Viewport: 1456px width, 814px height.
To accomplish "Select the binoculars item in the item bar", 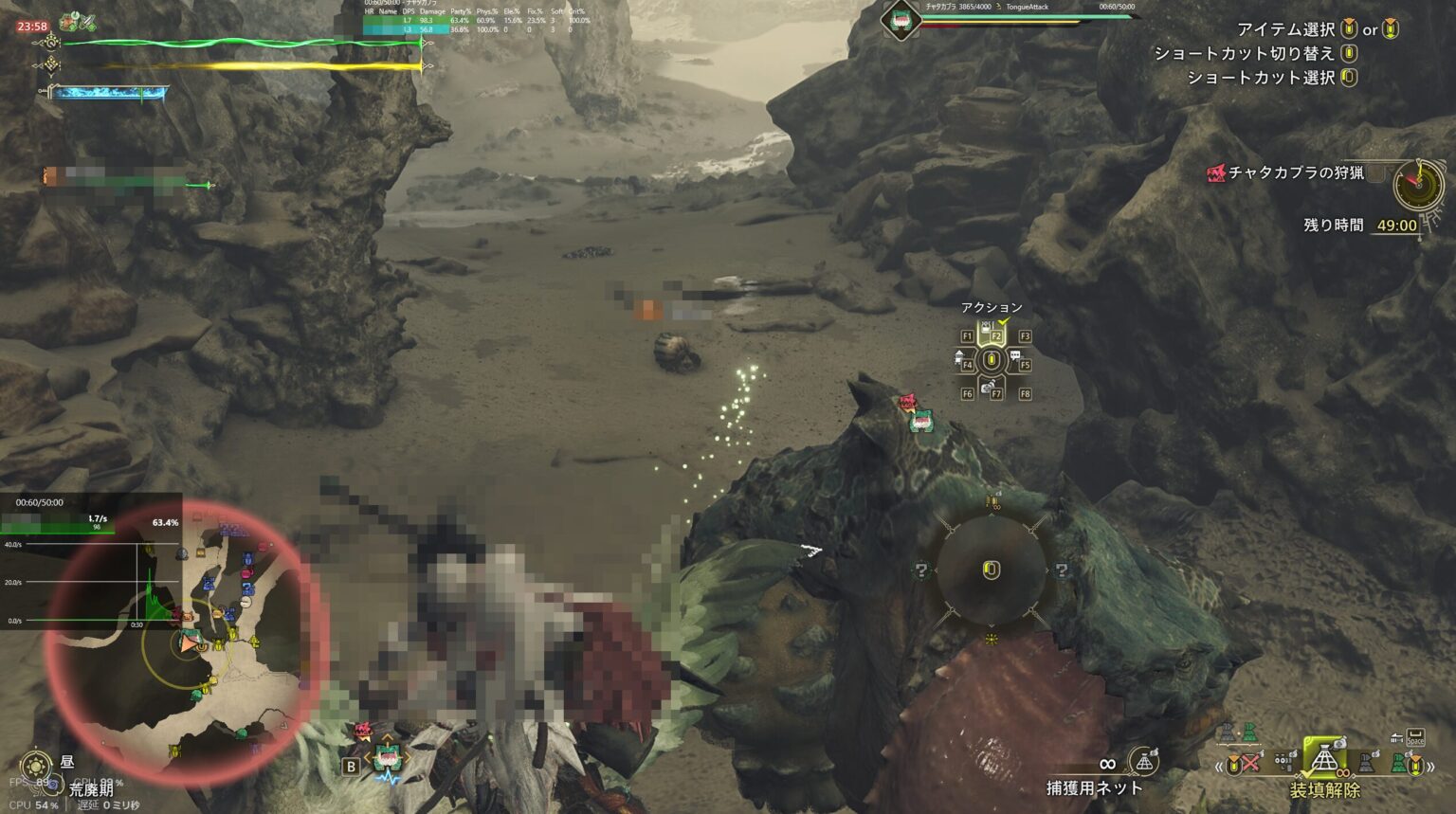I will pyautogui.click(x=1284, y=761).
